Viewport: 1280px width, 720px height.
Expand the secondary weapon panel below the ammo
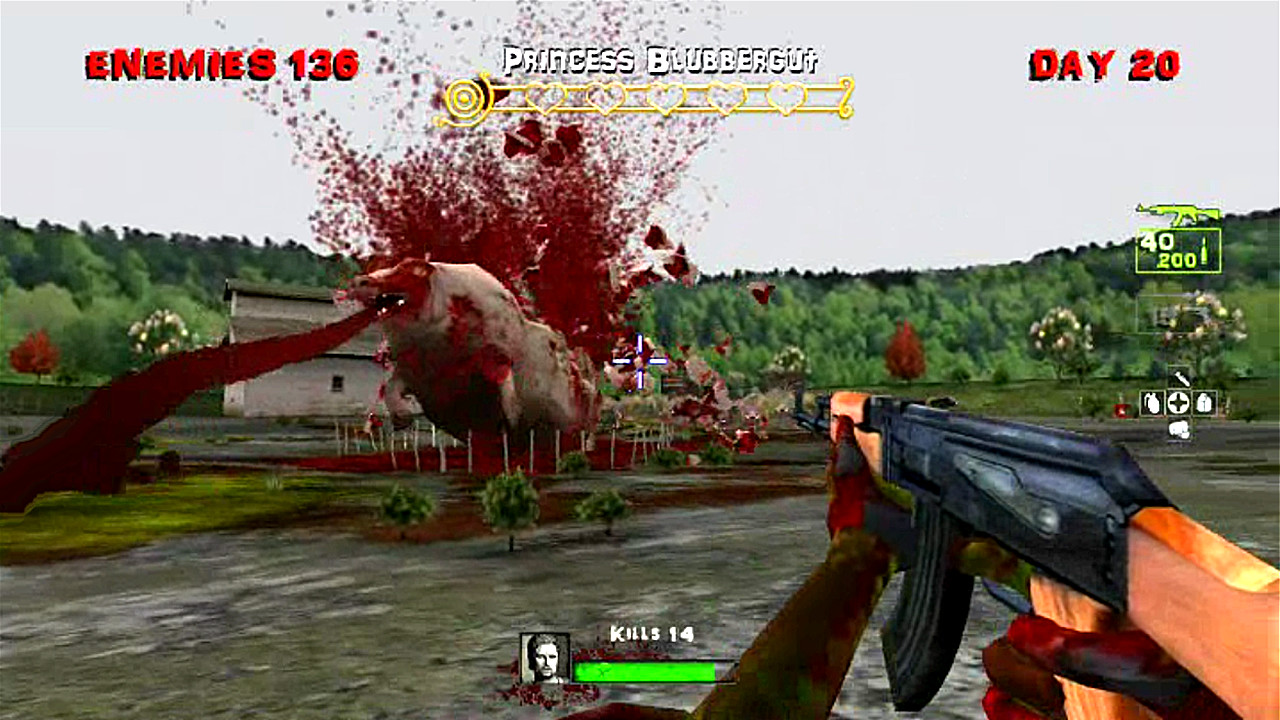click(1183, 315)
